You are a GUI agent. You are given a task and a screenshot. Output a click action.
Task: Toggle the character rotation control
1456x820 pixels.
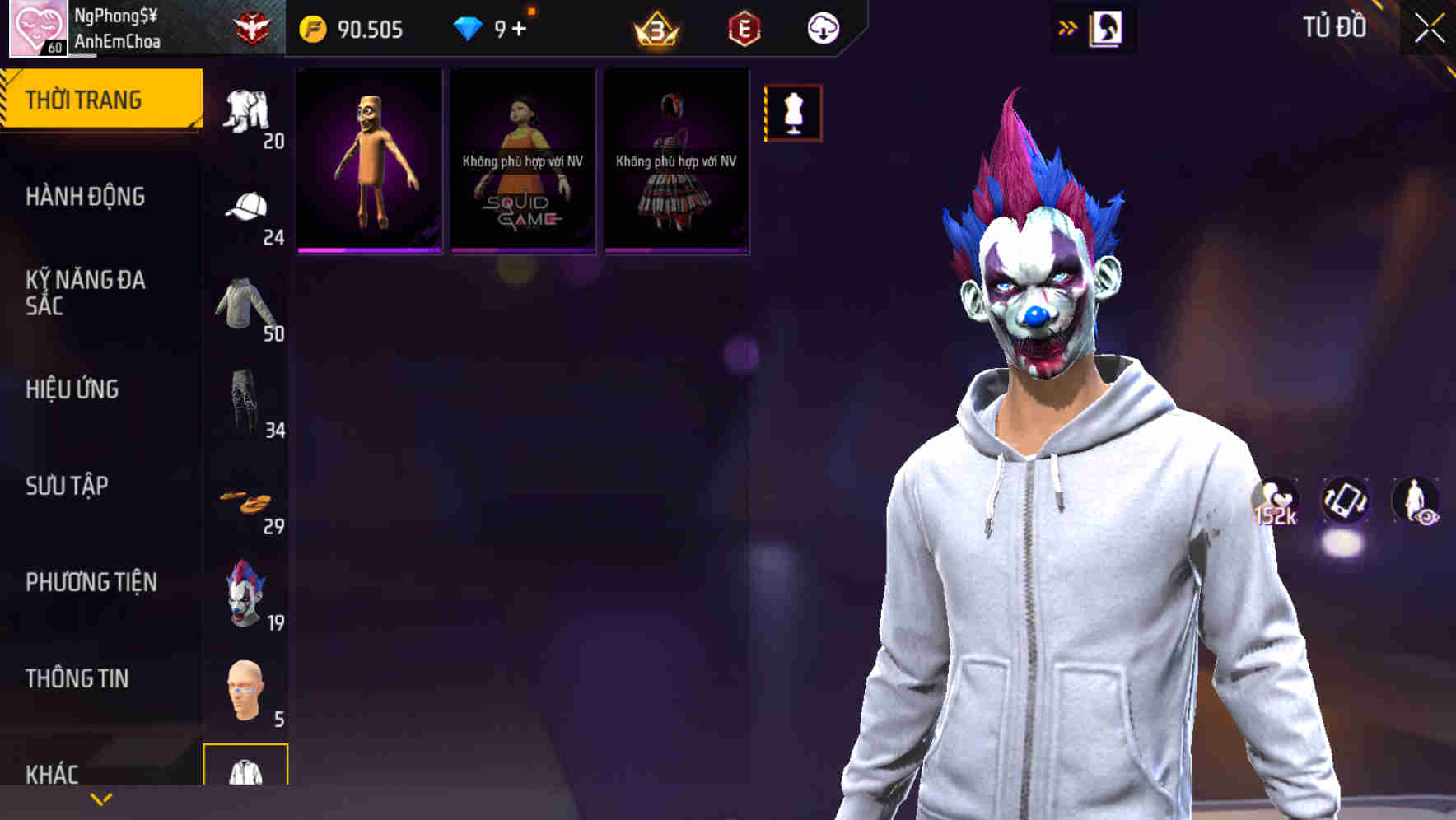coord(1344,501)
